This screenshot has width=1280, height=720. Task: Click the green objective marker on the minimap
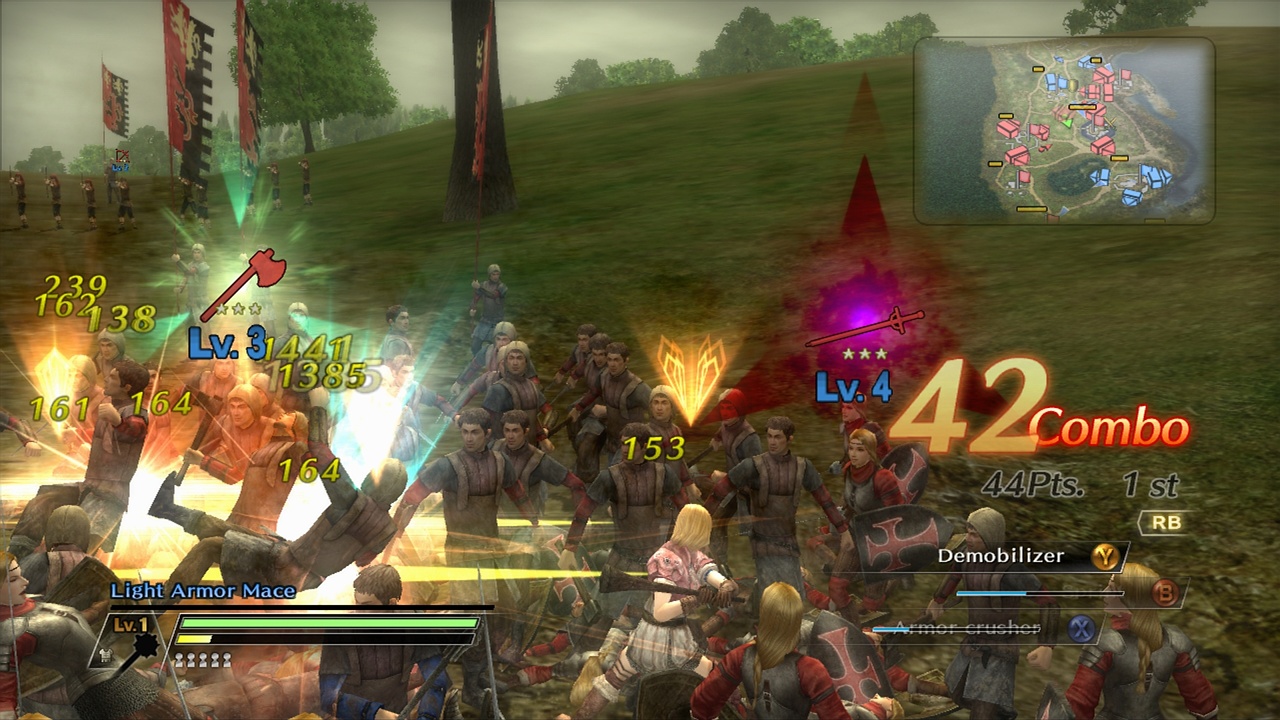(x=1066, y=123)
